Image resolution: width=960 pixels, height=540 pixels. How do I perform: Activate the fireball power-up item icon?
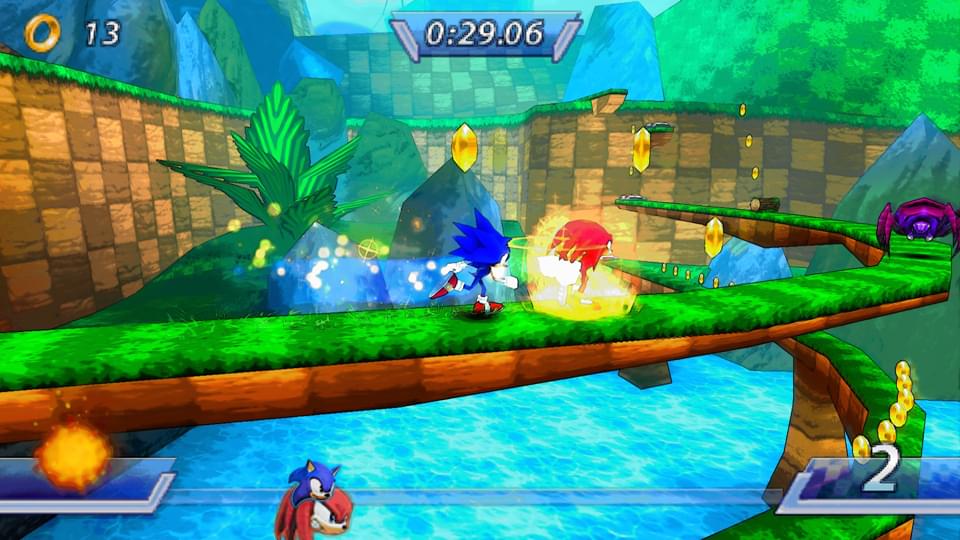click(x=73, y=455)
